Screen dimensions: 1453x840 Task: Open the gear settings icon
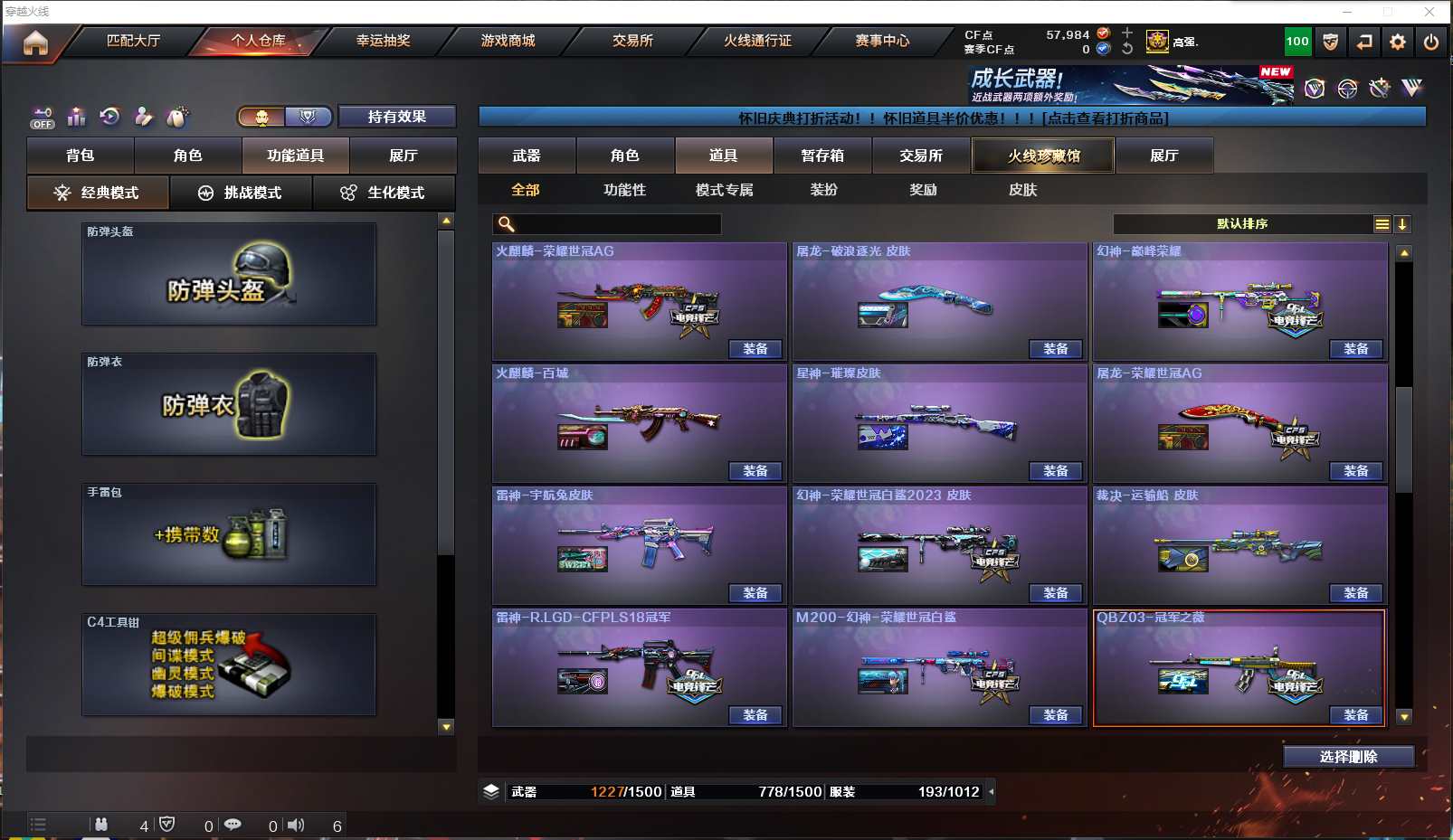(x=1398, y=42)
